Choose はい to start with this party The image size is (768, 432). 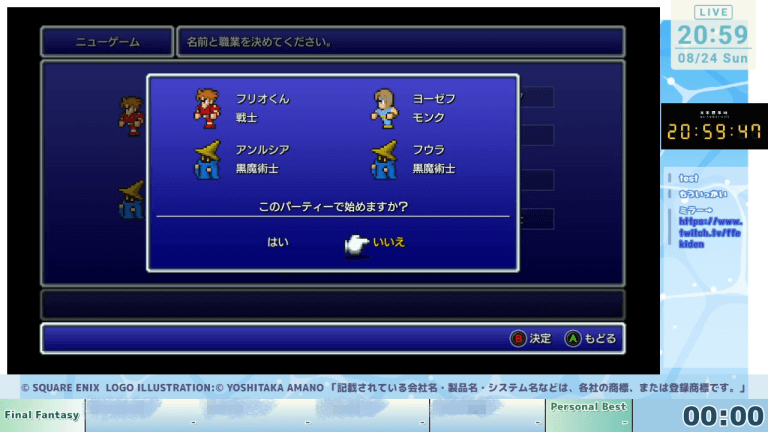277,242
